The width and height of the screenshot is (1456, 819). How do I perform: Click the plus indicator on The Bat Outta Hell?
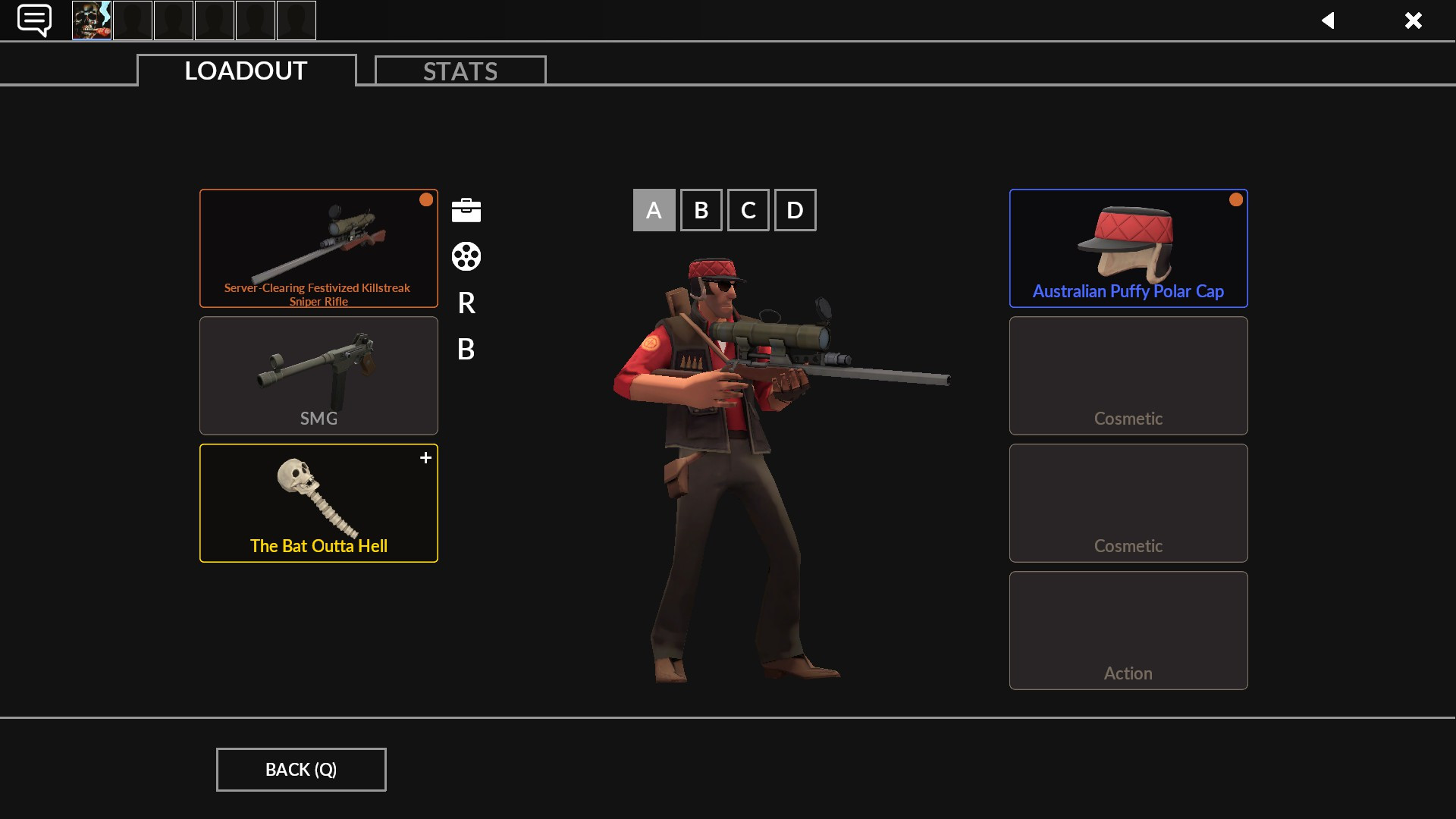[425, 457]
